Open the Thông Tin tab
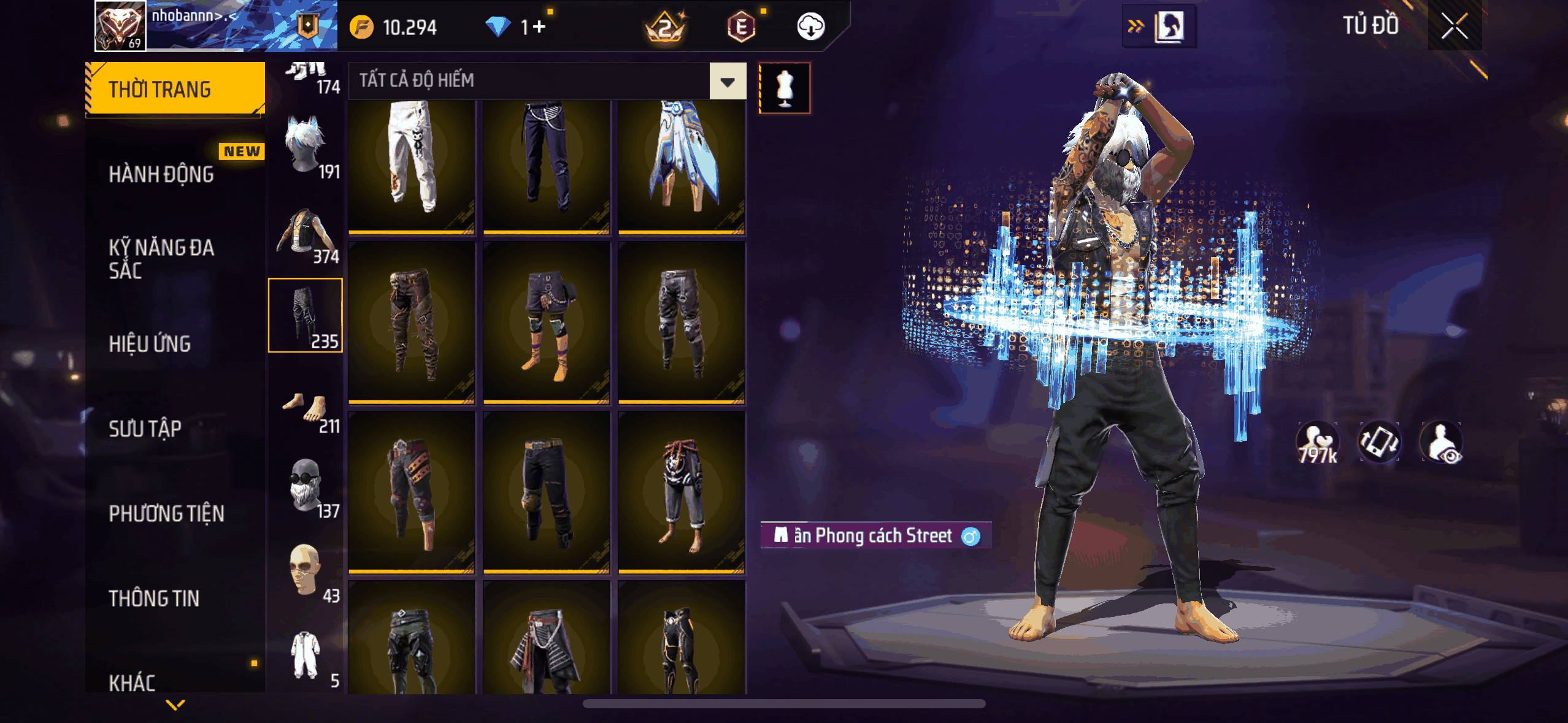Screen dimensions: 1568x723 154,598
